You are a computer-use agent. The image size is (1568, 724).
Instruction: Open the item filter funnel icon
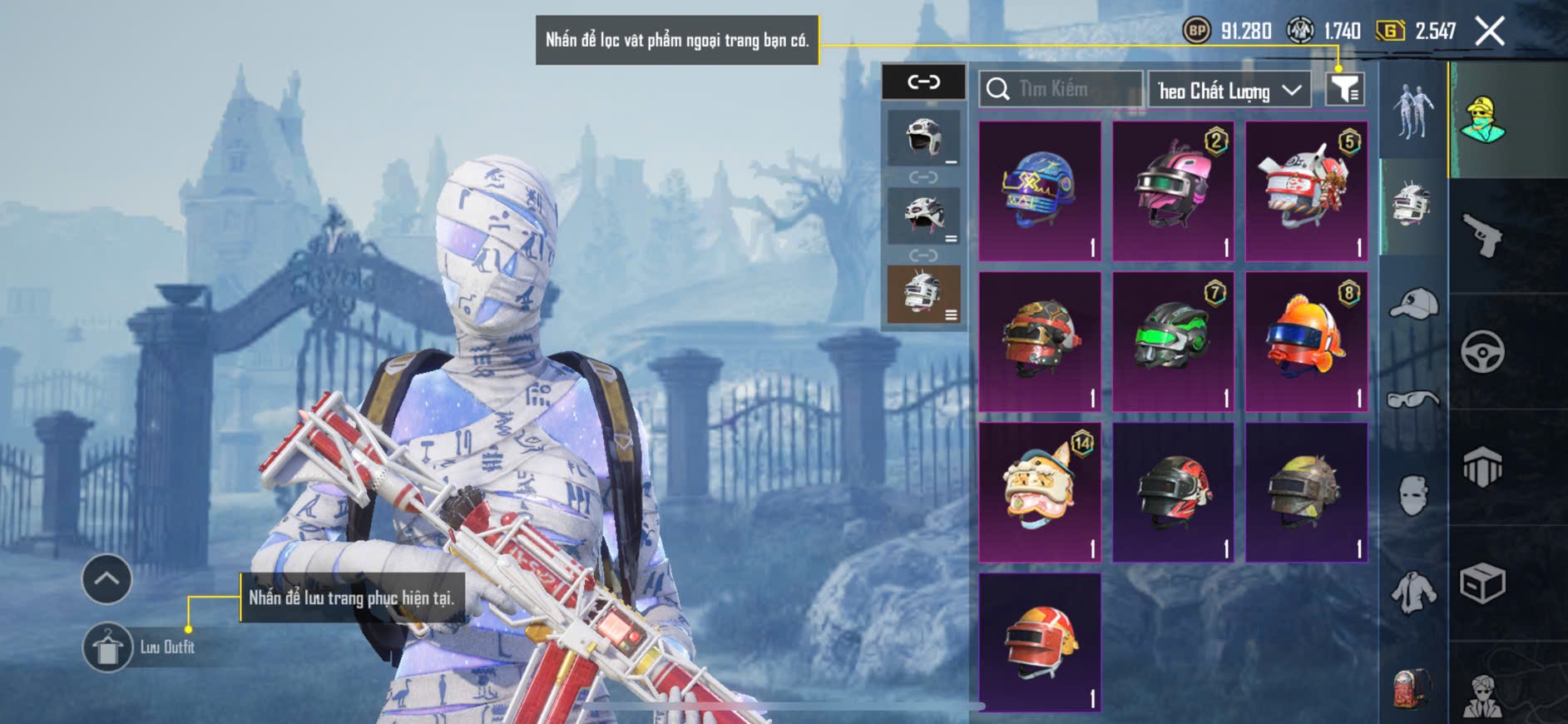[x=1344, y=89]
